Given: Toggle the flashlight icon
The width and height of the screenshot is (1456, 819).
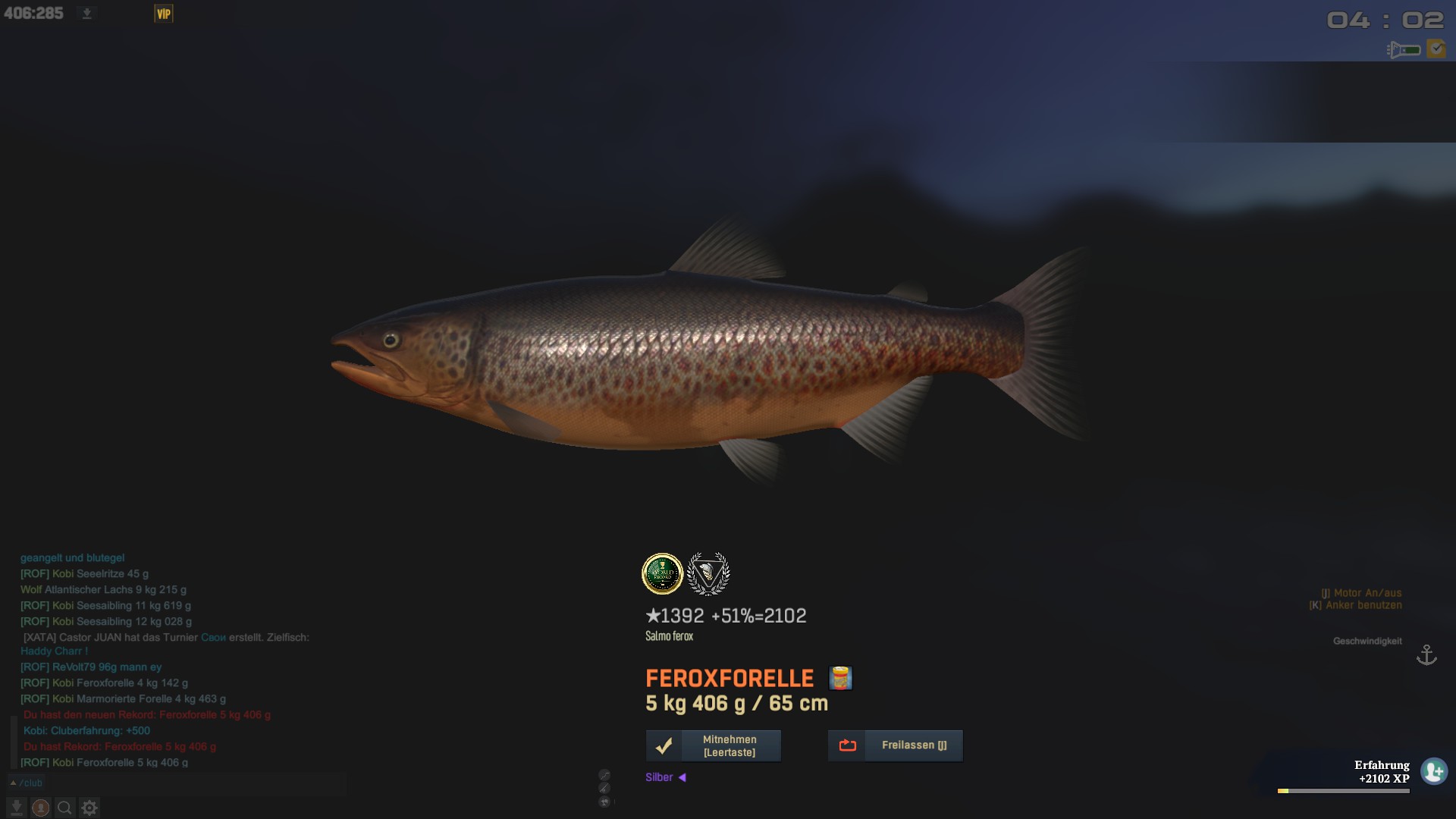Looking at the screenshot, I should tap(1403, 50).
